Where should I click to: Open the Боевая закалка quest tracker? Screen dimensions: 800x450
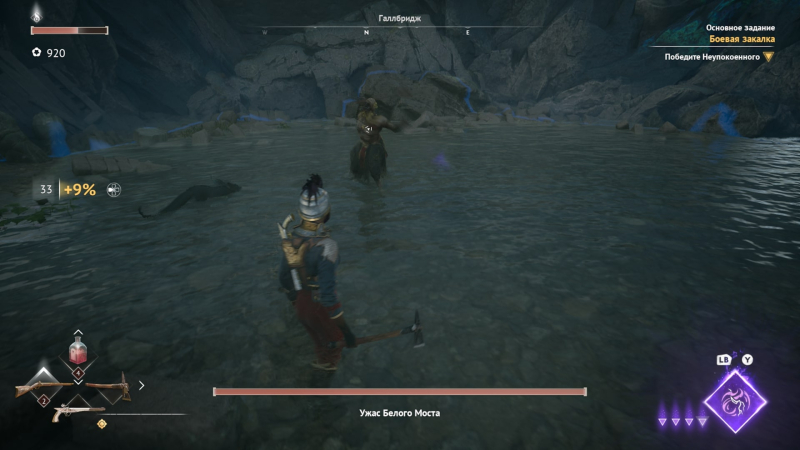(742, 39)
